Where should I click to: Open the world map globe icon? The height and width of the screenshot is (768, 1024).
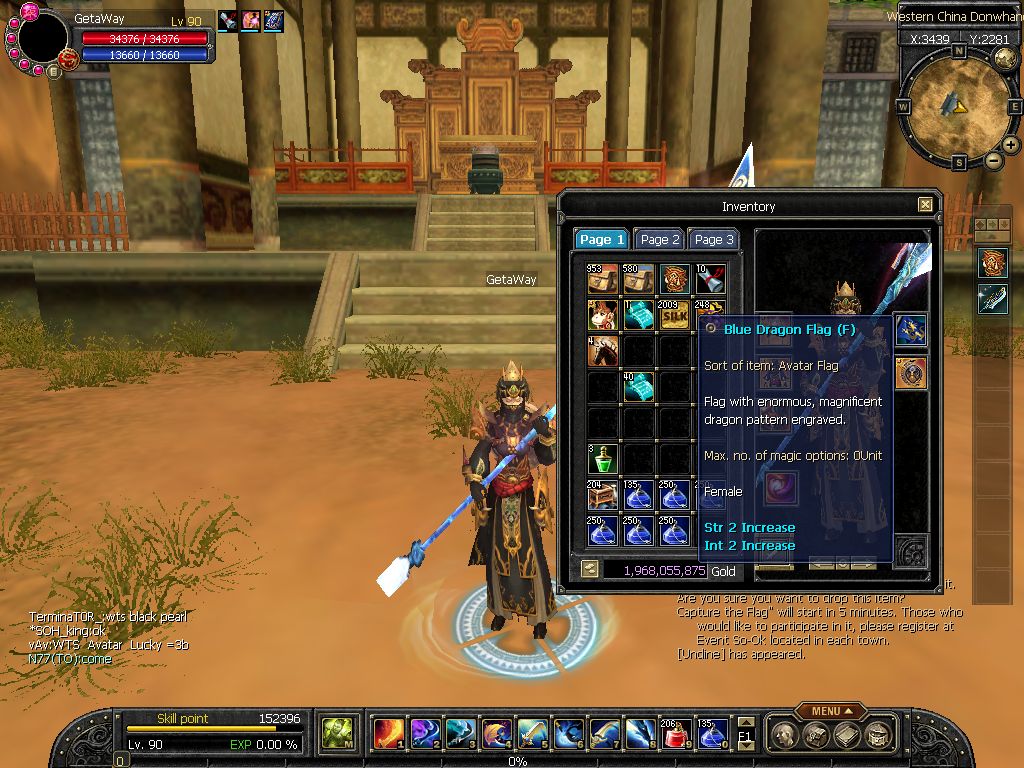click(x=1005, y=58)
